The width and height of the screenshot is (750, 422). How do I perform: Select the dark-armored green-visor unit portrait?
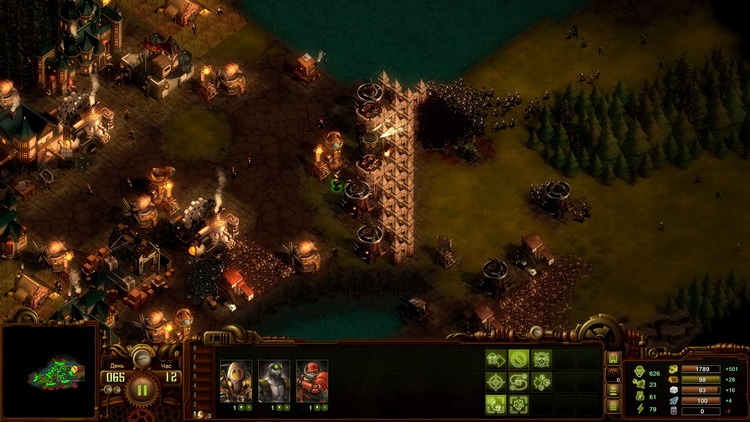point(273,380)
